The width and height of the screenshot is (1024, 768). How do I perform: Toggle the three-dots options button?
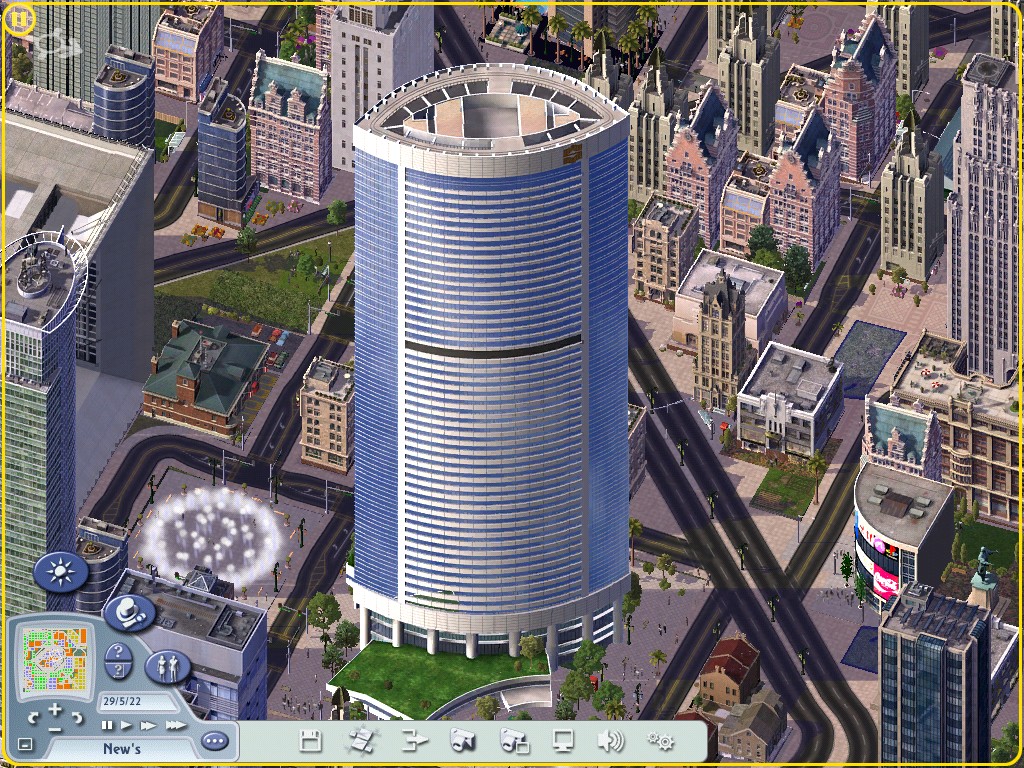point(214,742)
